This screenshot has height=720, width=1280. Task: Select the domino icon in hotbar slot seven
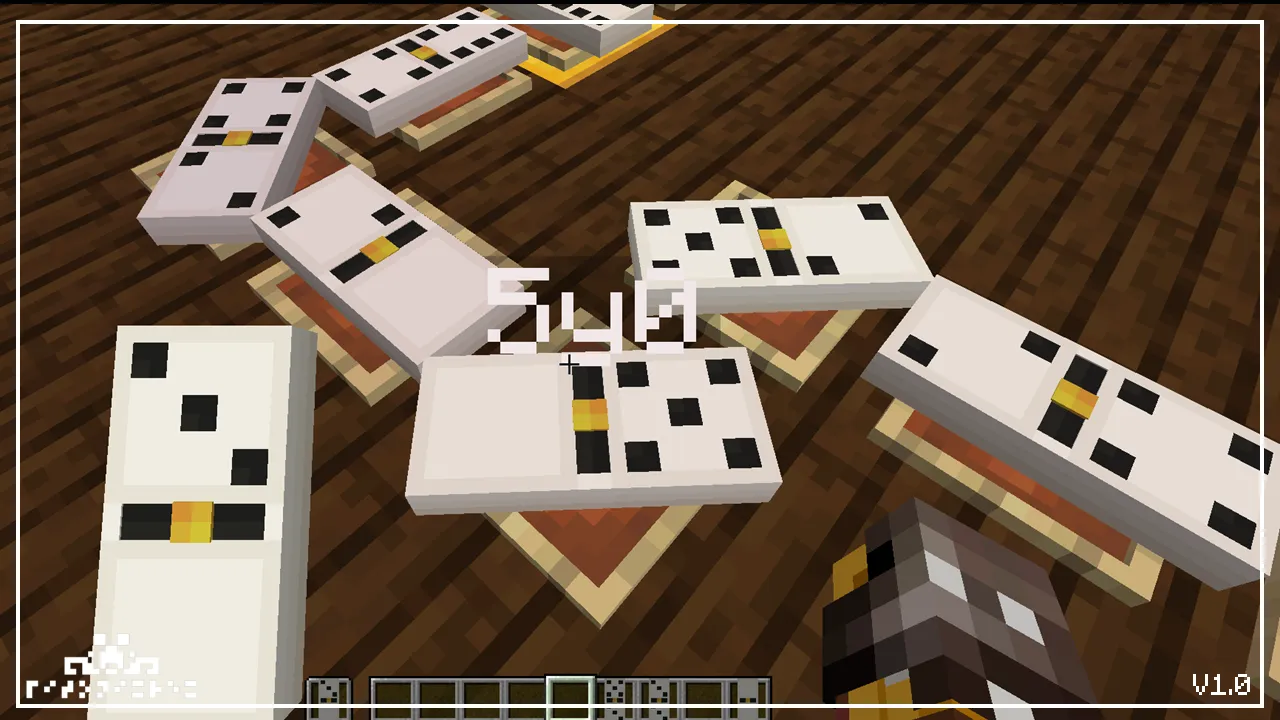click(x=616, y=690)
